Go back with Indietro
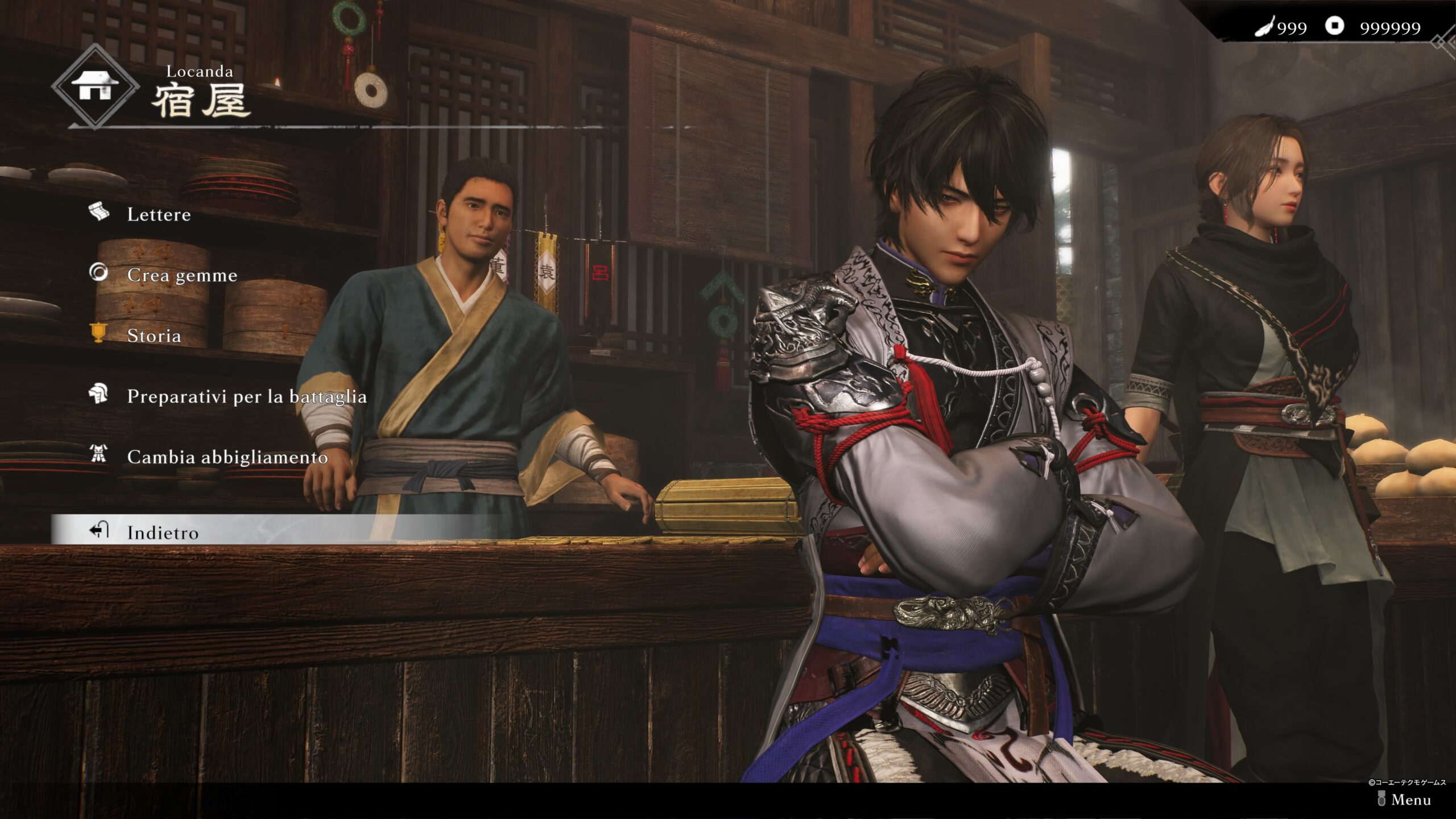 163,532
